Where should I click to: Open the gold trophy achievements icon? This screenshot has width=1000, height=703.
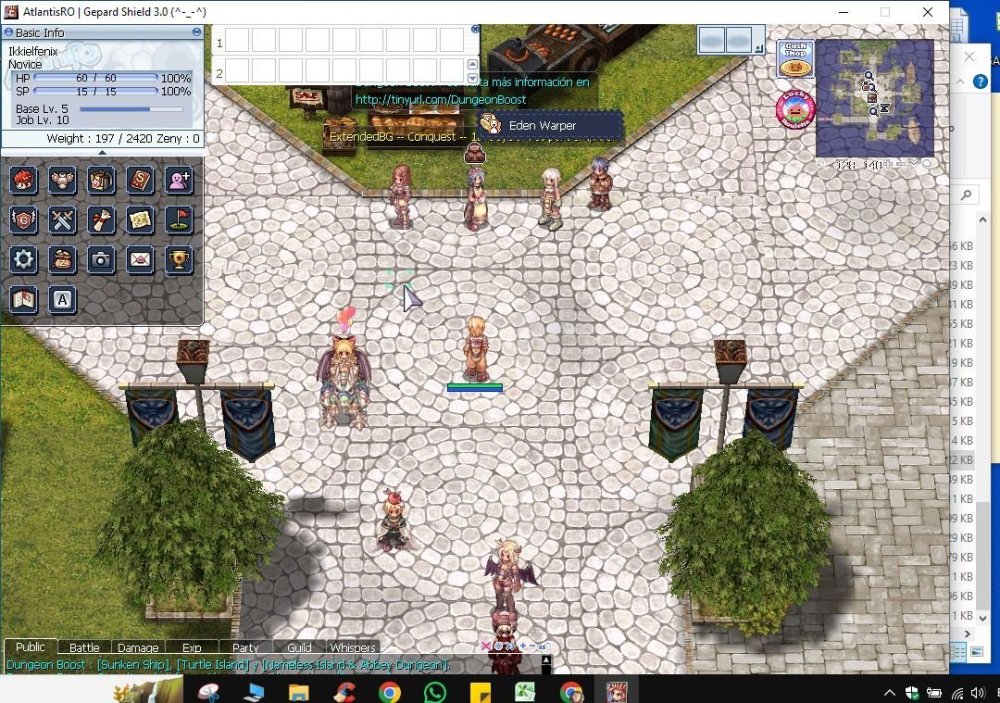(x=179, y=260)
